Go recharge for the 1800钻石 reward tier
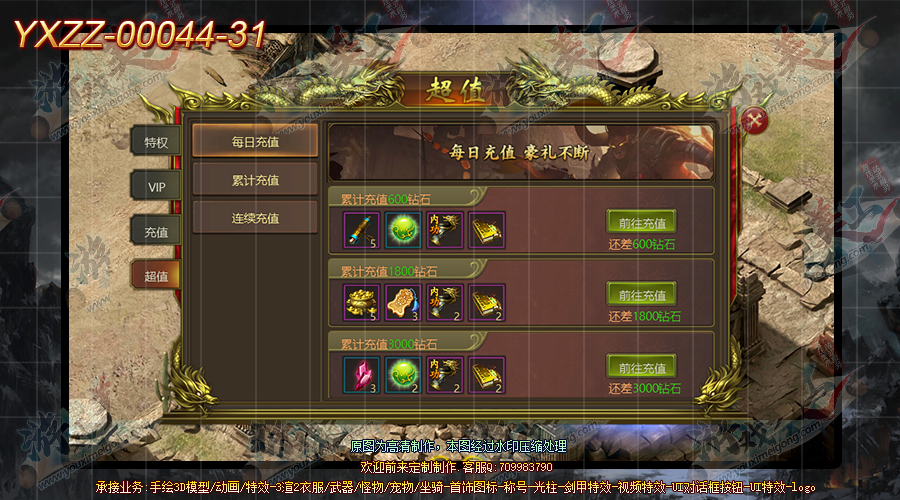Image resolution: width=900 pixels, height=500 pixels. [x=641, y=295]
